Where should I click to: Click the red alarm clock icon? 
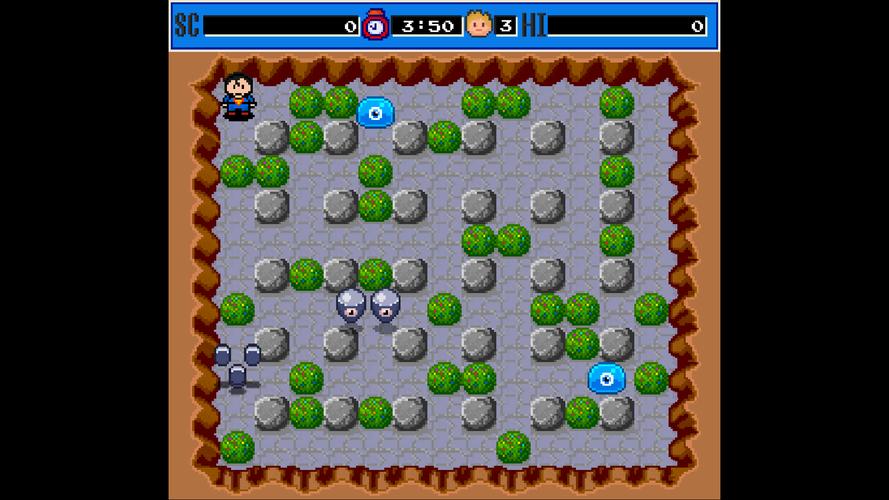pos(376,24)
